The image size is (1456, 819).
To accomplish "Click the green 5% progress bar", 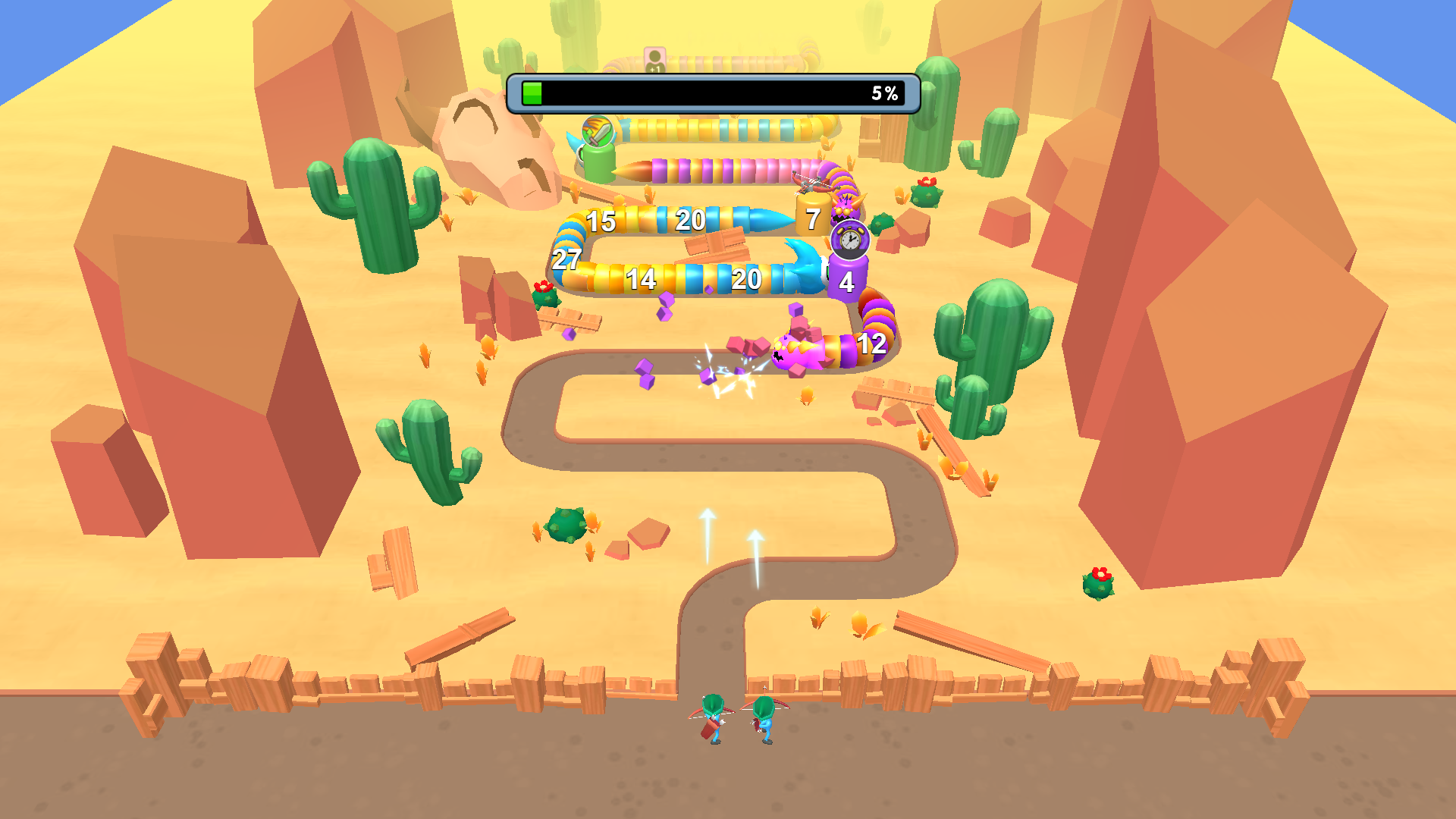I will tap(532, 93).
